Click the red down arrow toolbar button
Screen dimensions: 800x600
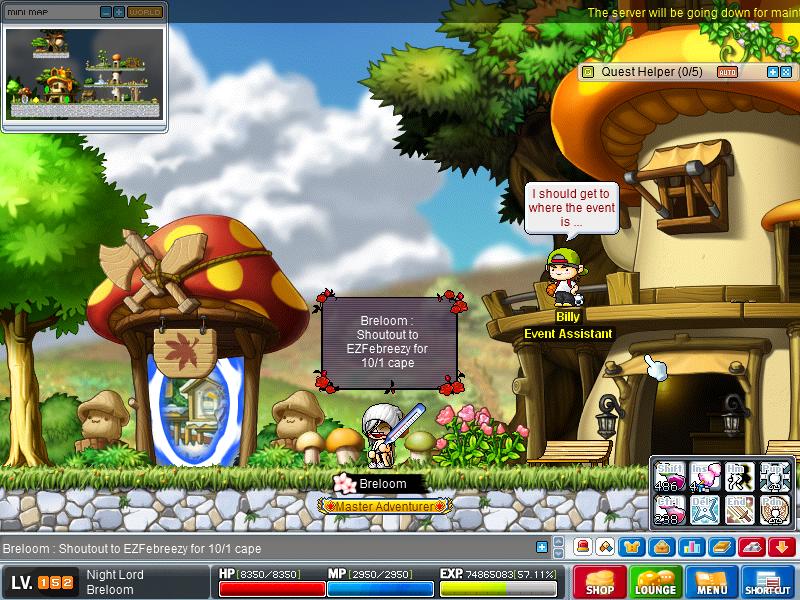pyautogui.click(x=782, y=547)
